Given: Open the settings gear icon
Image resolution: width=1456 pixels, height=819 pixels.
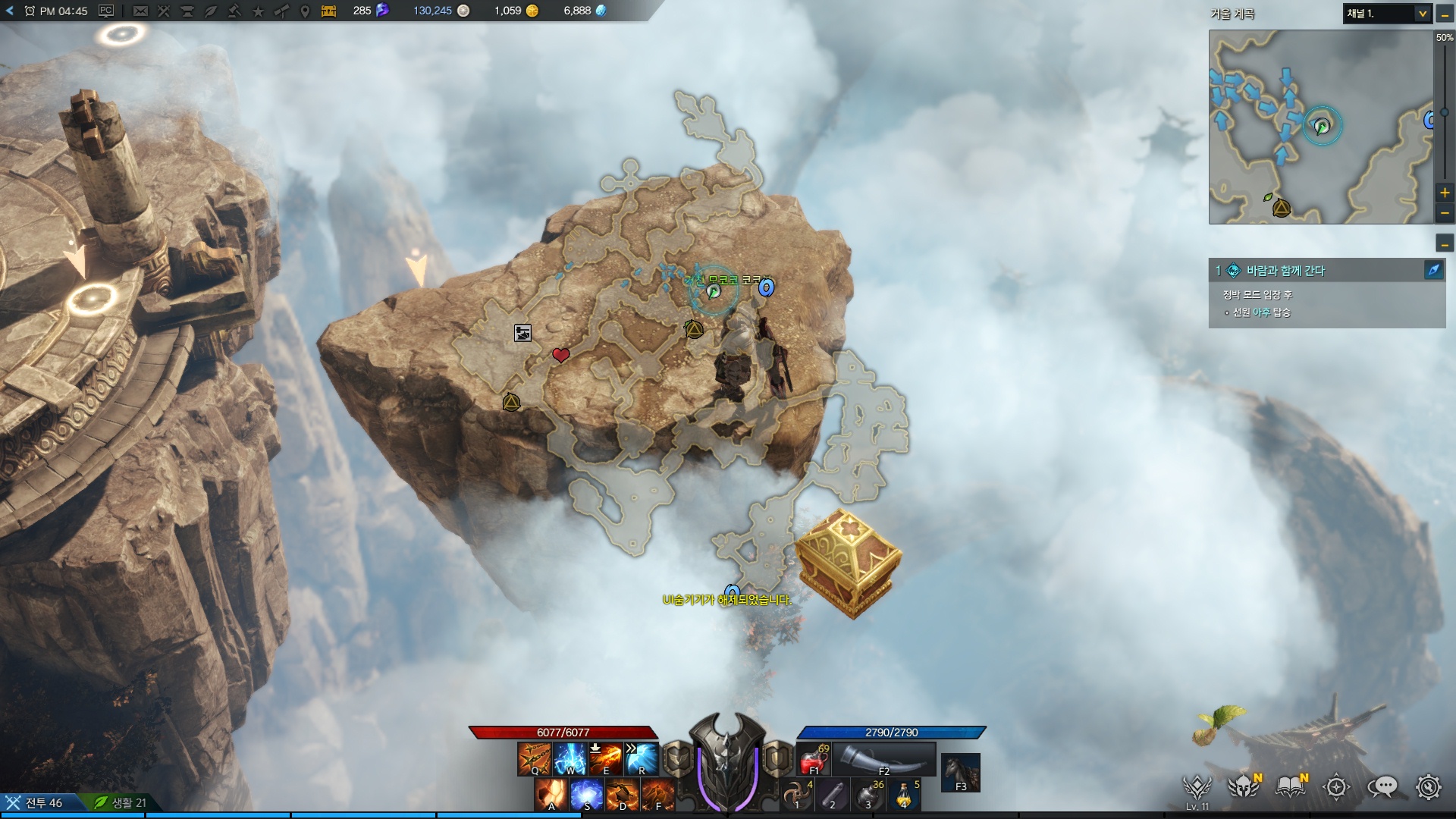Looking at the screenshot, I should 1429,787.
